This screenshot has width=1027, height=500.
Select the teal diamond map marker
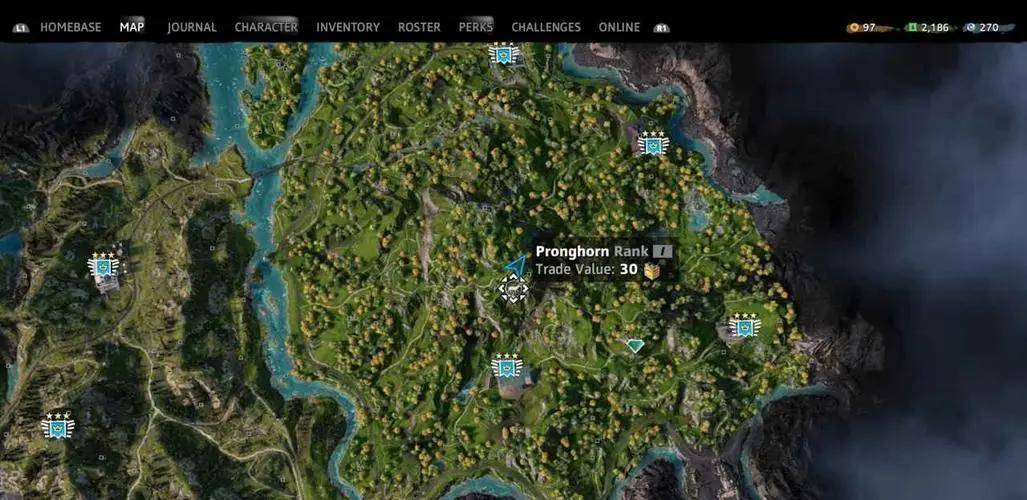[635, 345]
